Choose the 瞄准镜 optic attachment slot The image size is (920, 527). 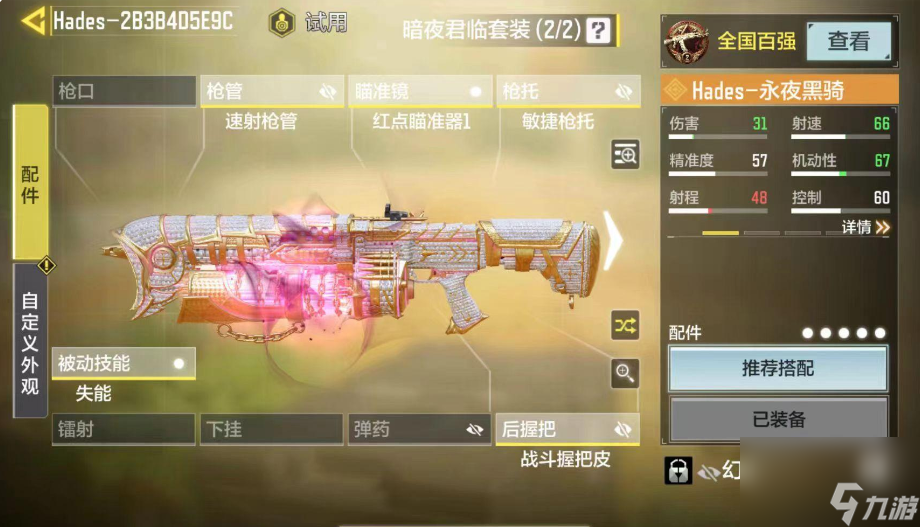pos(419,92)
